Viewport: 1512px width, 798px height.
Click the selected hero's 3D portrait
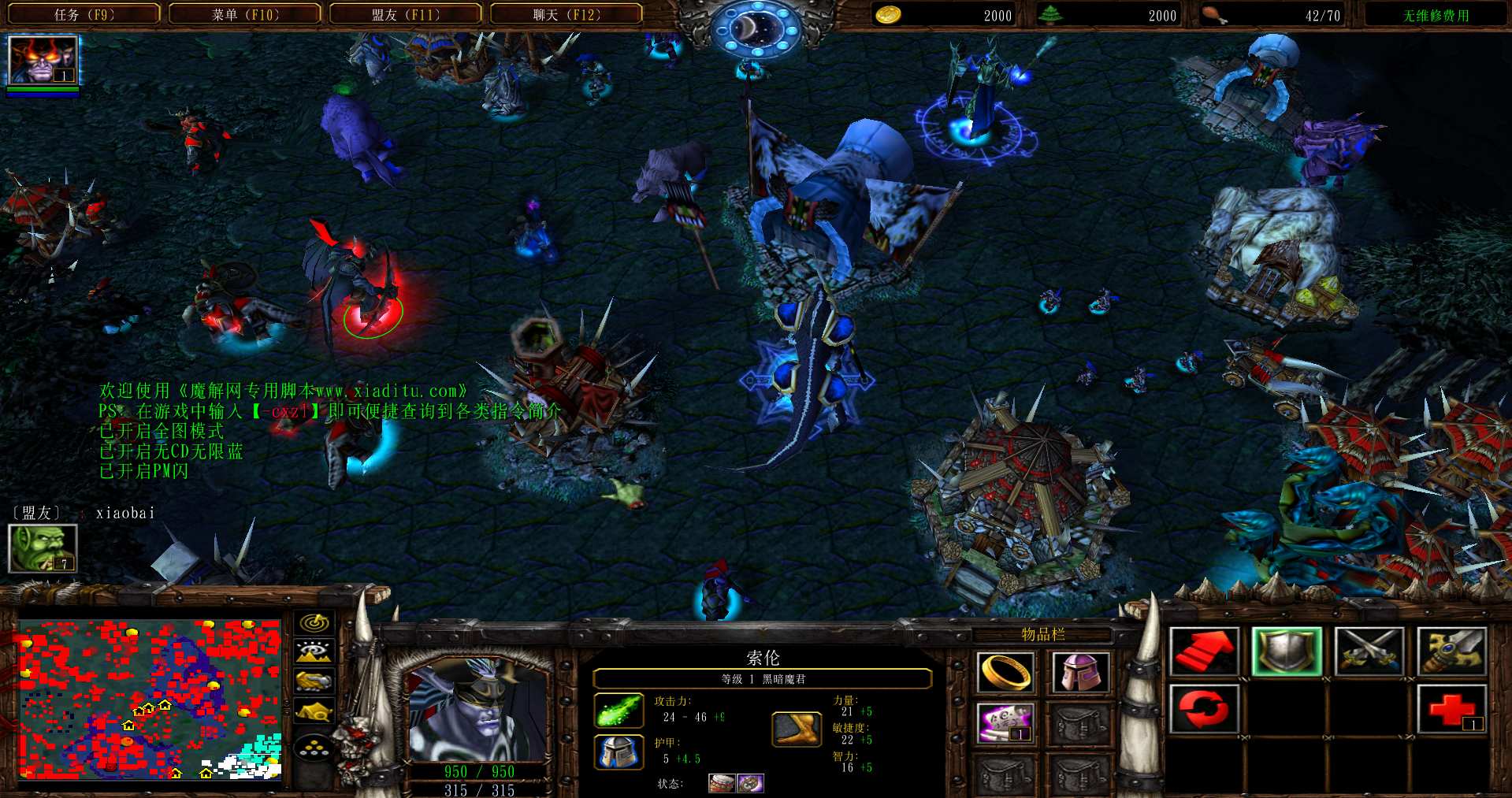(x=477, y=710)
